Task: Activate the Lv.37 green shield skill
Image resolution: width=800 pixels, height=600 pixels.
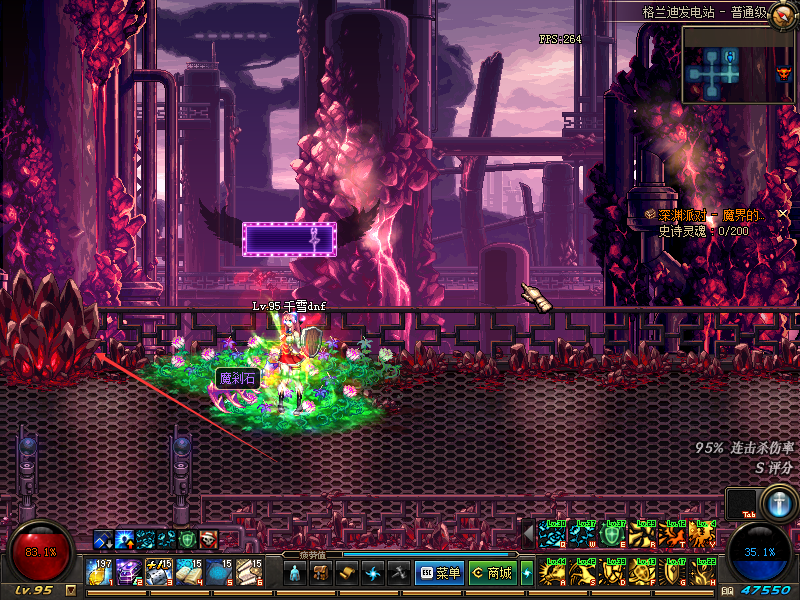Action: coord(614,533)
